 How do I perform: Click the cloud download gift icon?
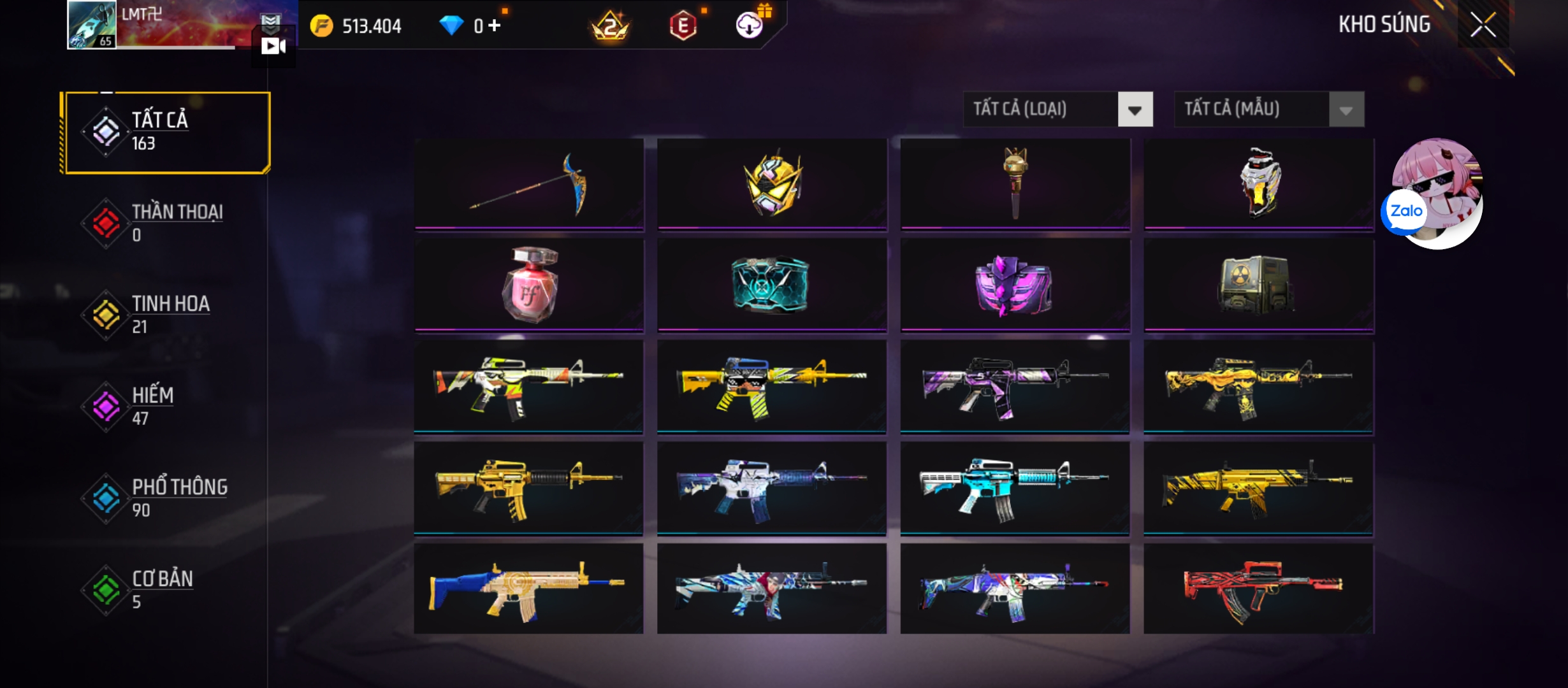750,25
